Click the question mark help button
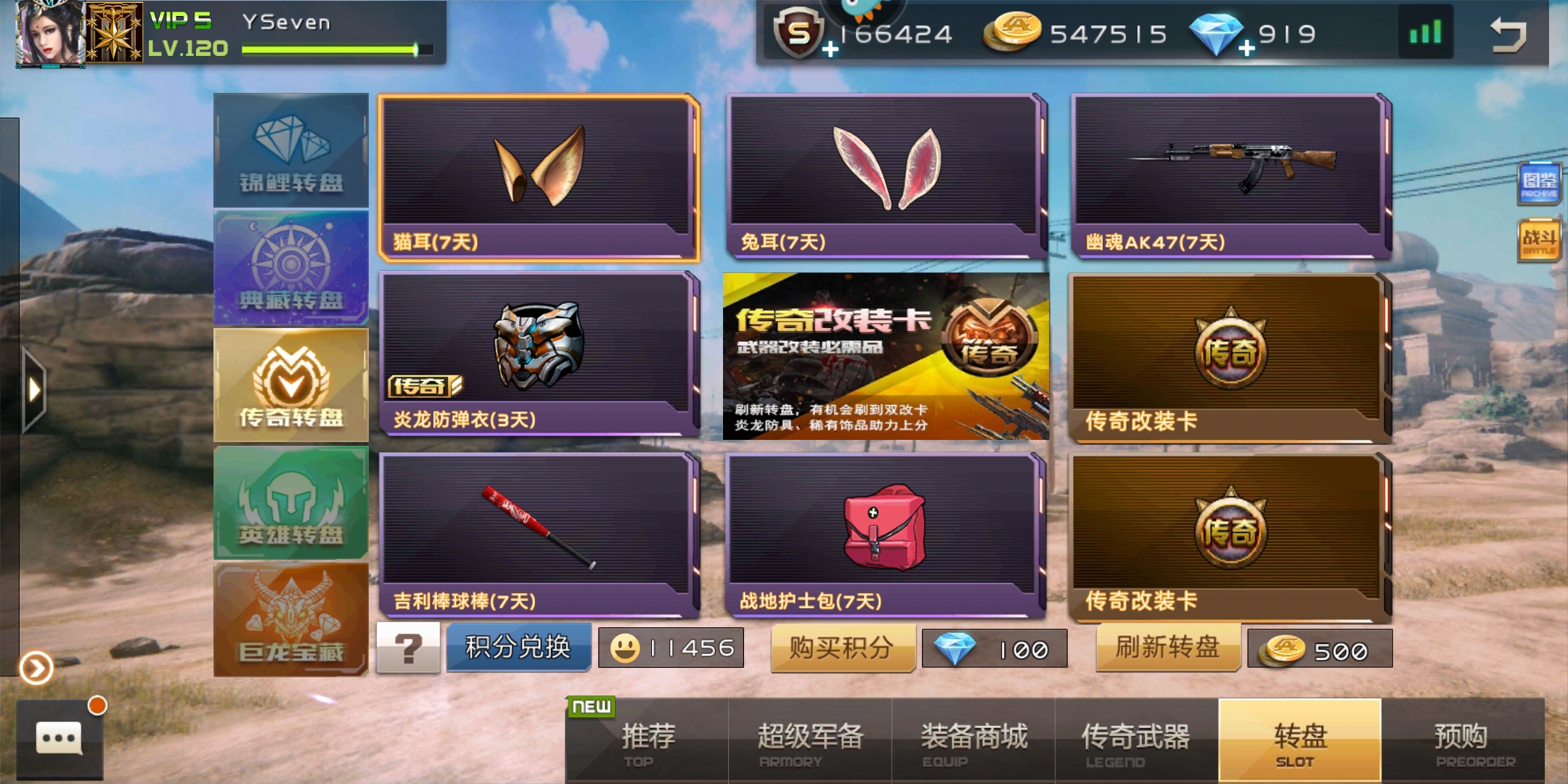1568x784 pixels. click(409, 646)
